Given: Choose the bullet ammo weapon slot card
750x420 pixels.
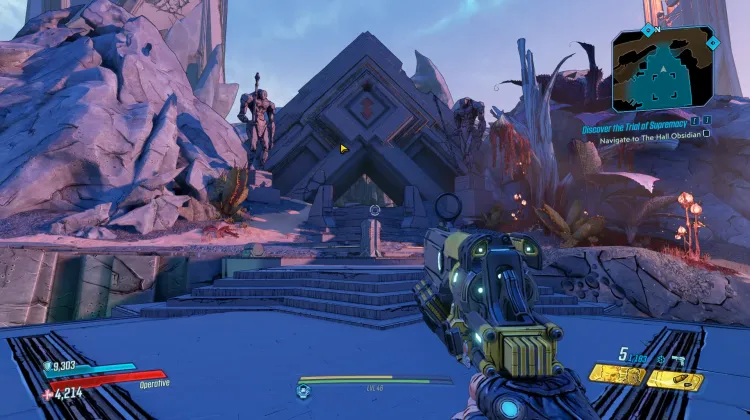Looking at the screenshot, I should [x=676, y=379].
